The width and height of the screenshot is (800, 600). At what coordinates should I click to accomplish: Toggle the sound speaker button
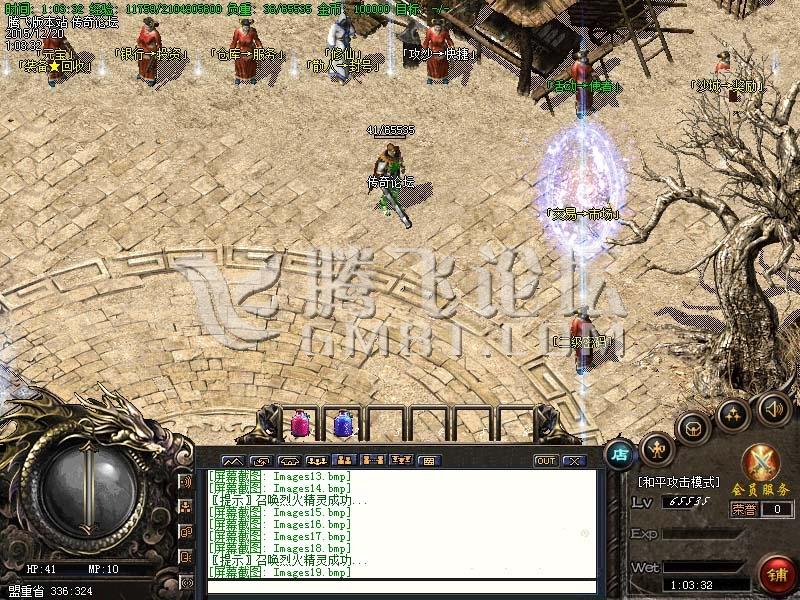(773, 408)
